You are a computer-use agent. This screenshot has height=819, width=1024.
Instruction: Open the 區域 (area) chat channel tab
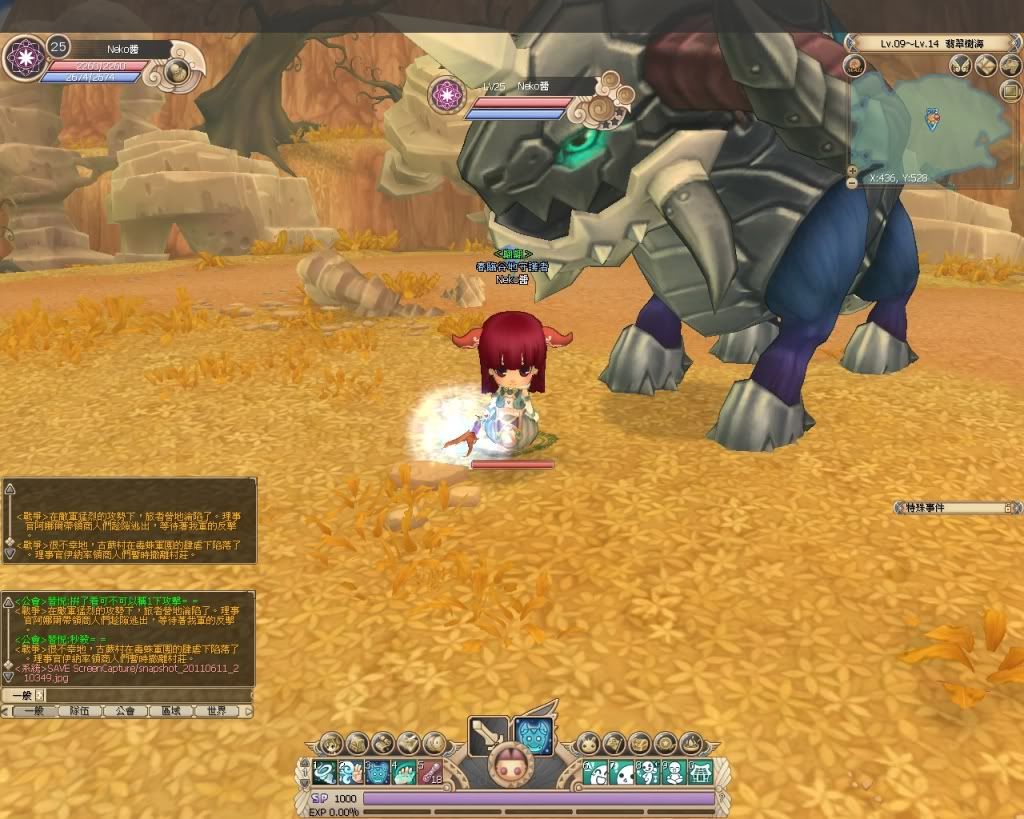coord(171,711)
